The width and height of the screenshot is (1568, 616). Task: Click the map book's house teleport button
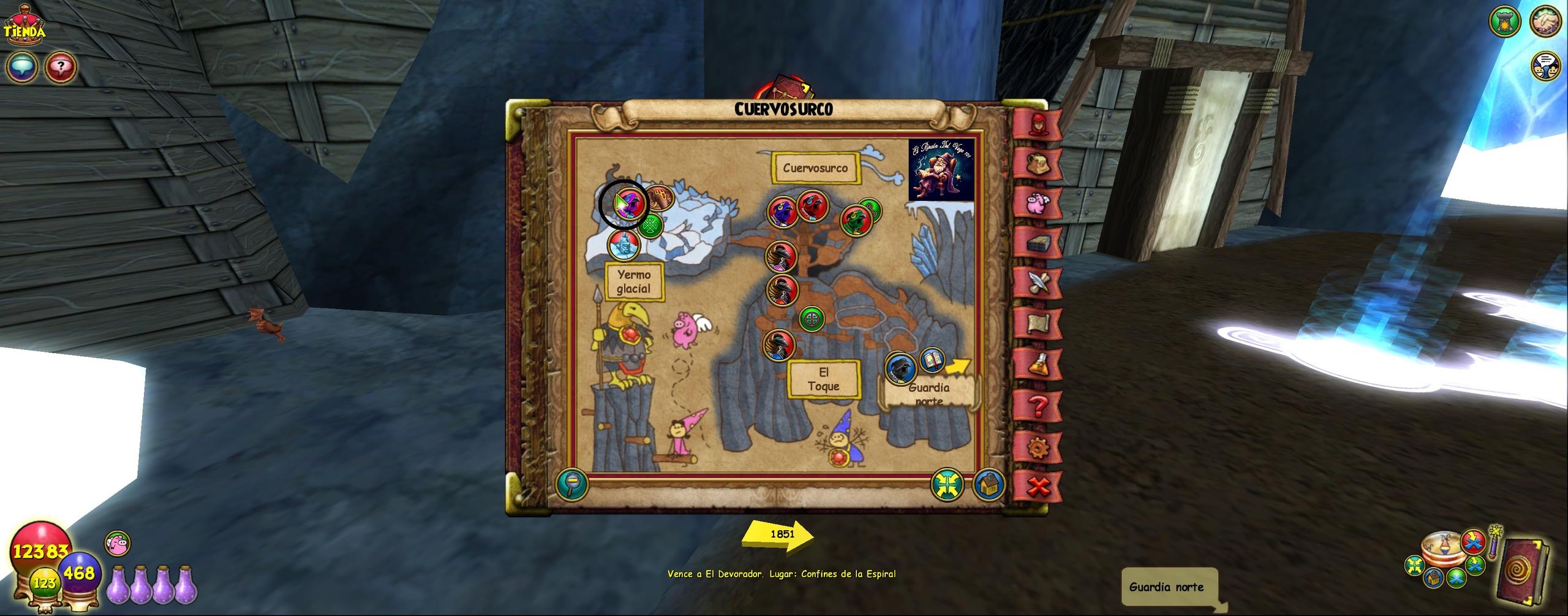pos(987,485)
